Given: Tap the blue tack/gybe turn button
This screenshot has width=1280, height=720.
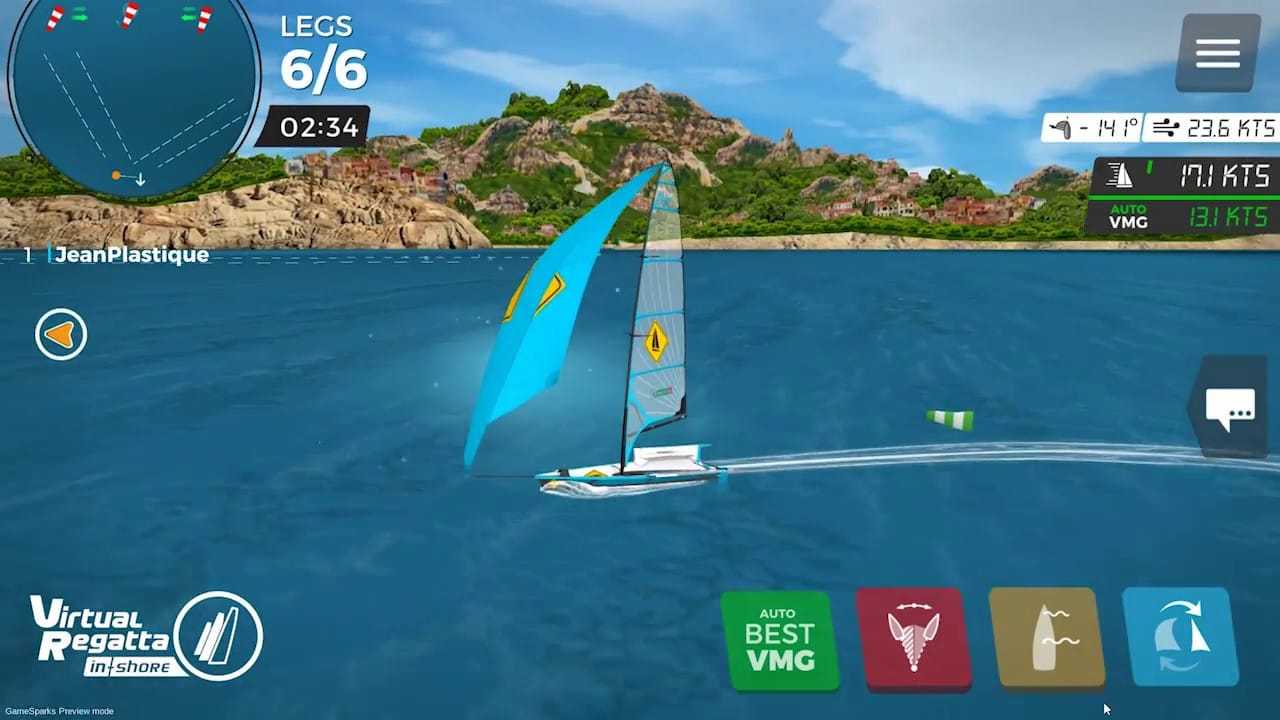Looking at the screenshot, I should pyautogui.click(x=1181, y=637).
